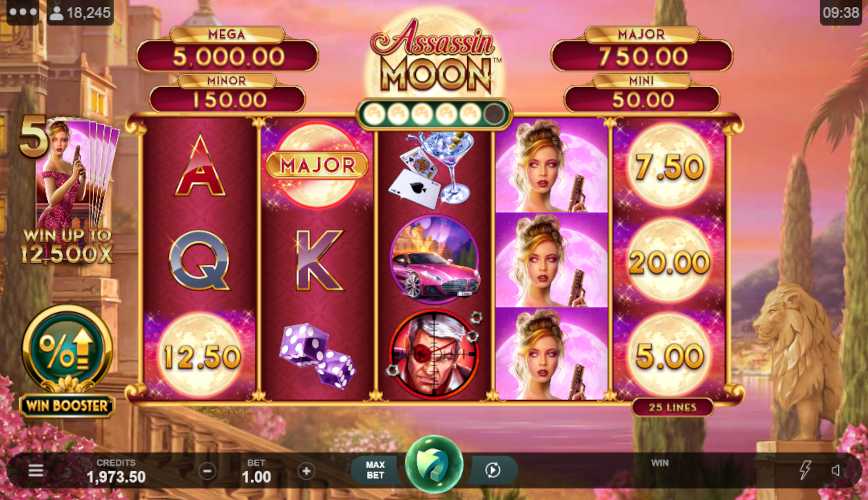Show the player count overlay
Viewport: 868px width, 500px height.
click(x=80, y=13)
